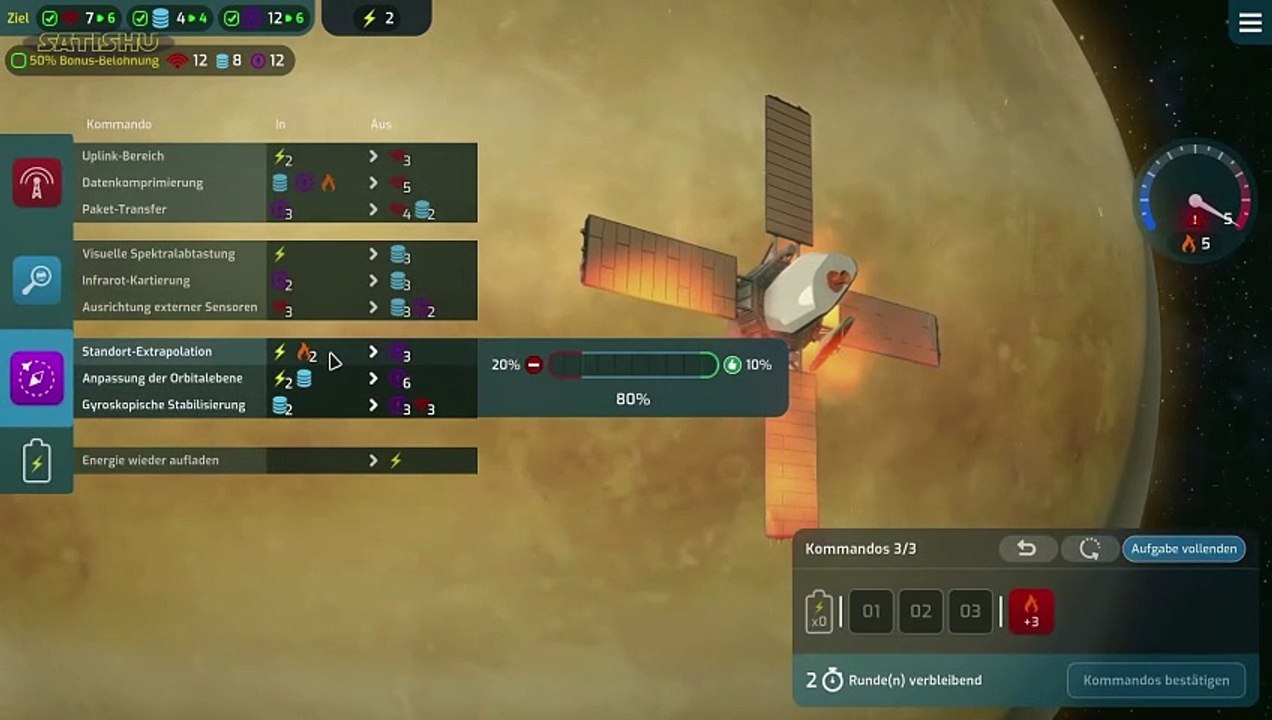
Task: Undo the last command with arrow button
Action: tap(1026, 548)
